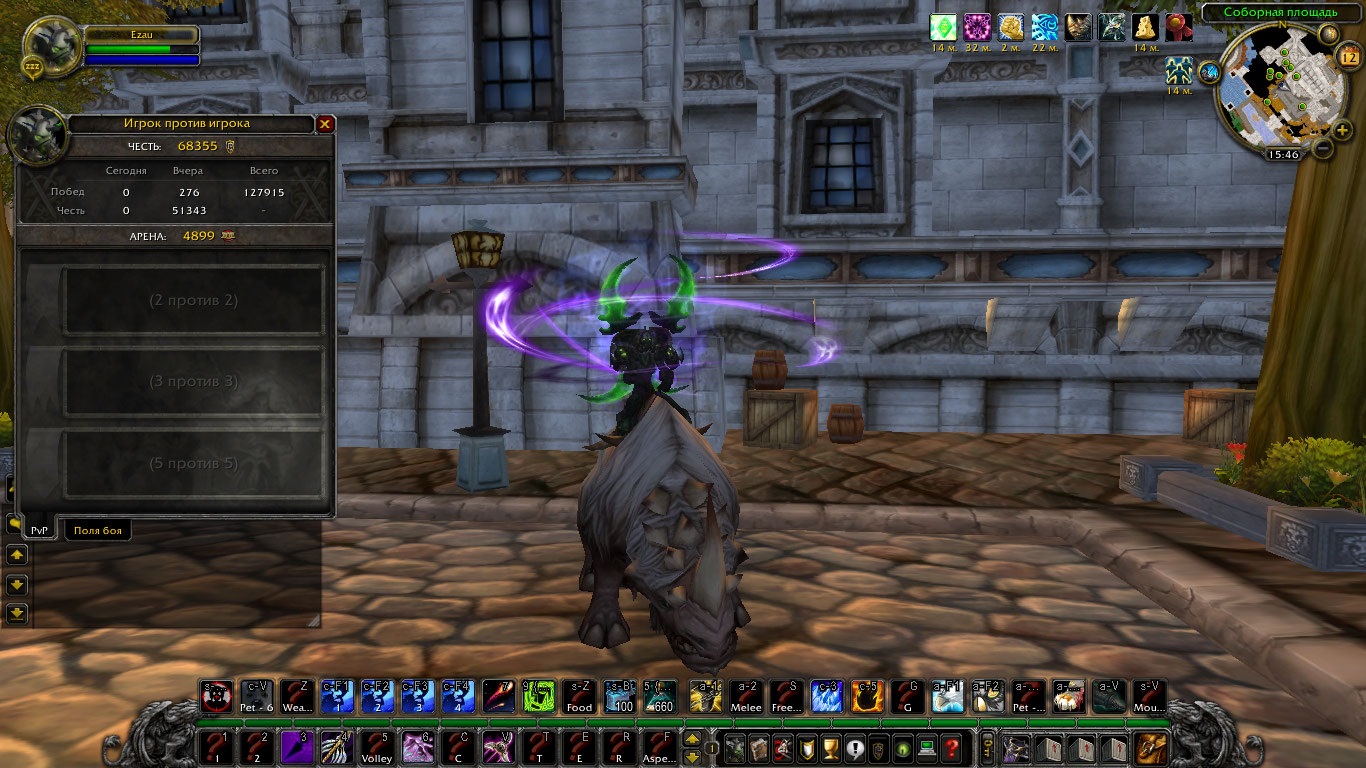
Task: Open the 2 против 2 arena team slot
Action: click(193, 300)
